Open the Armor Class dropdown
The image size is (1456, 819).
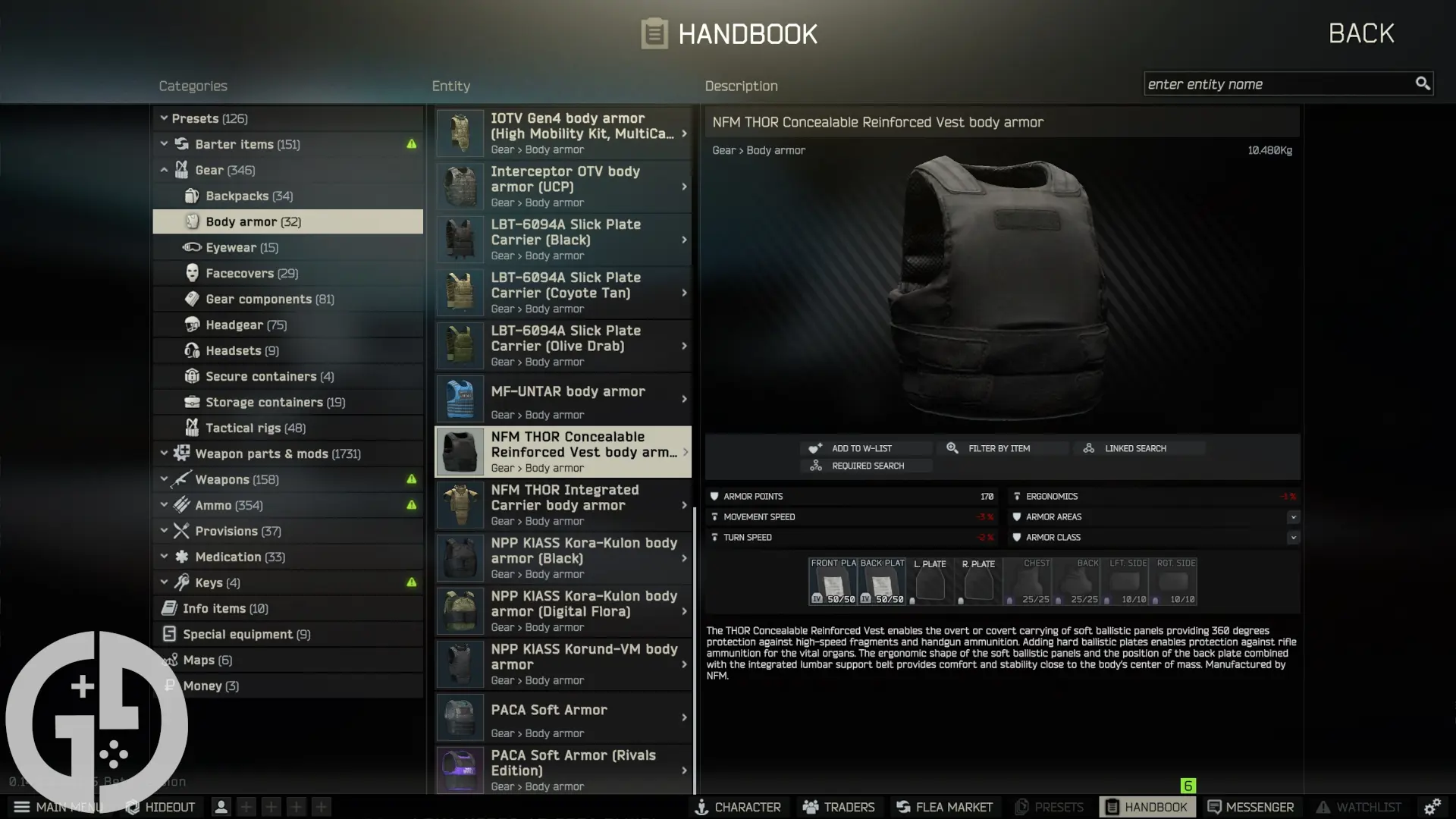(1294, 537)
